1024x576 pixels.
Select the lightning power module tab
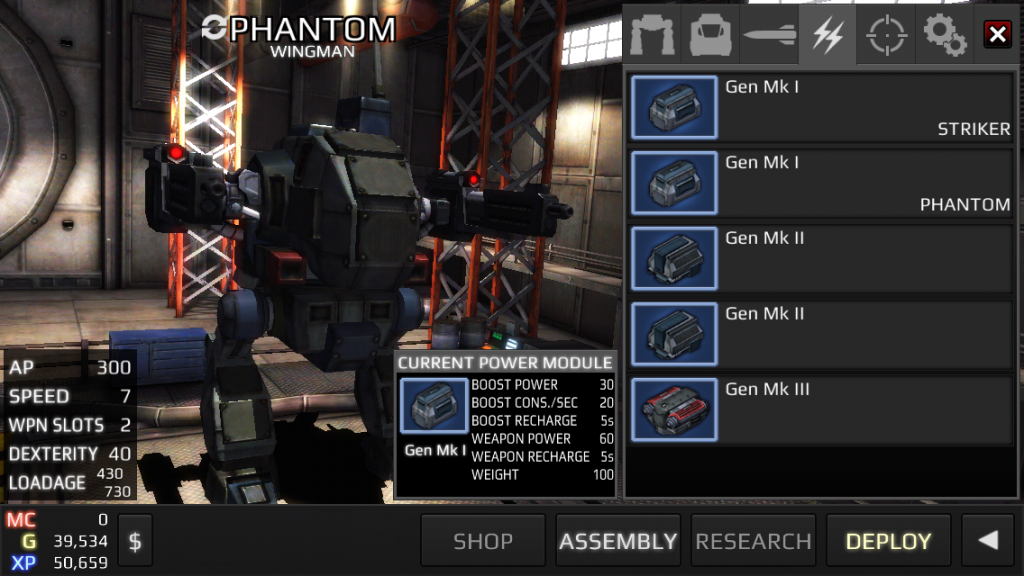tap(827, 36)
